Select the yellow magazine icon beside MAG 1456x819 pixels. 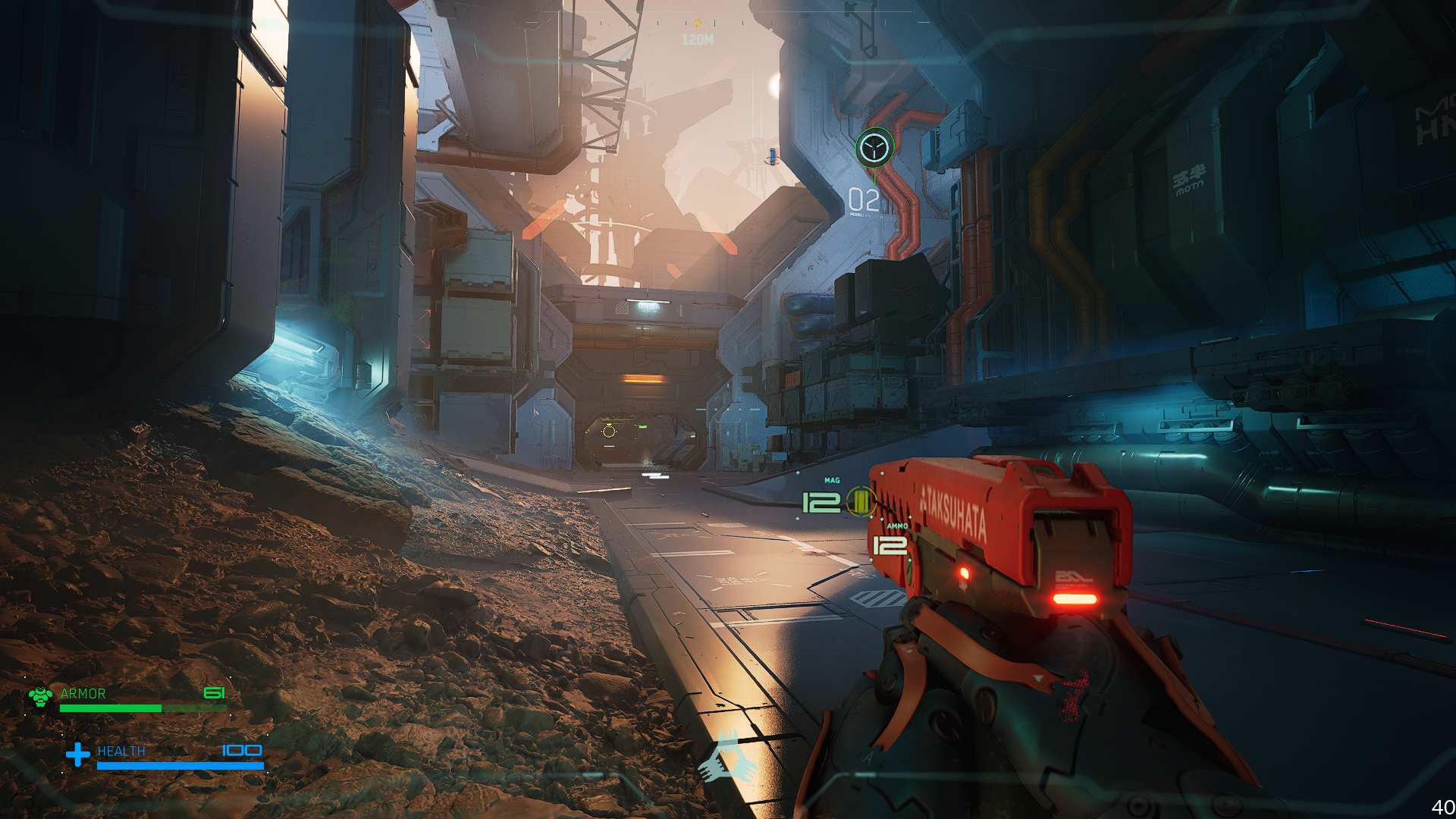[x=861, y=501]
